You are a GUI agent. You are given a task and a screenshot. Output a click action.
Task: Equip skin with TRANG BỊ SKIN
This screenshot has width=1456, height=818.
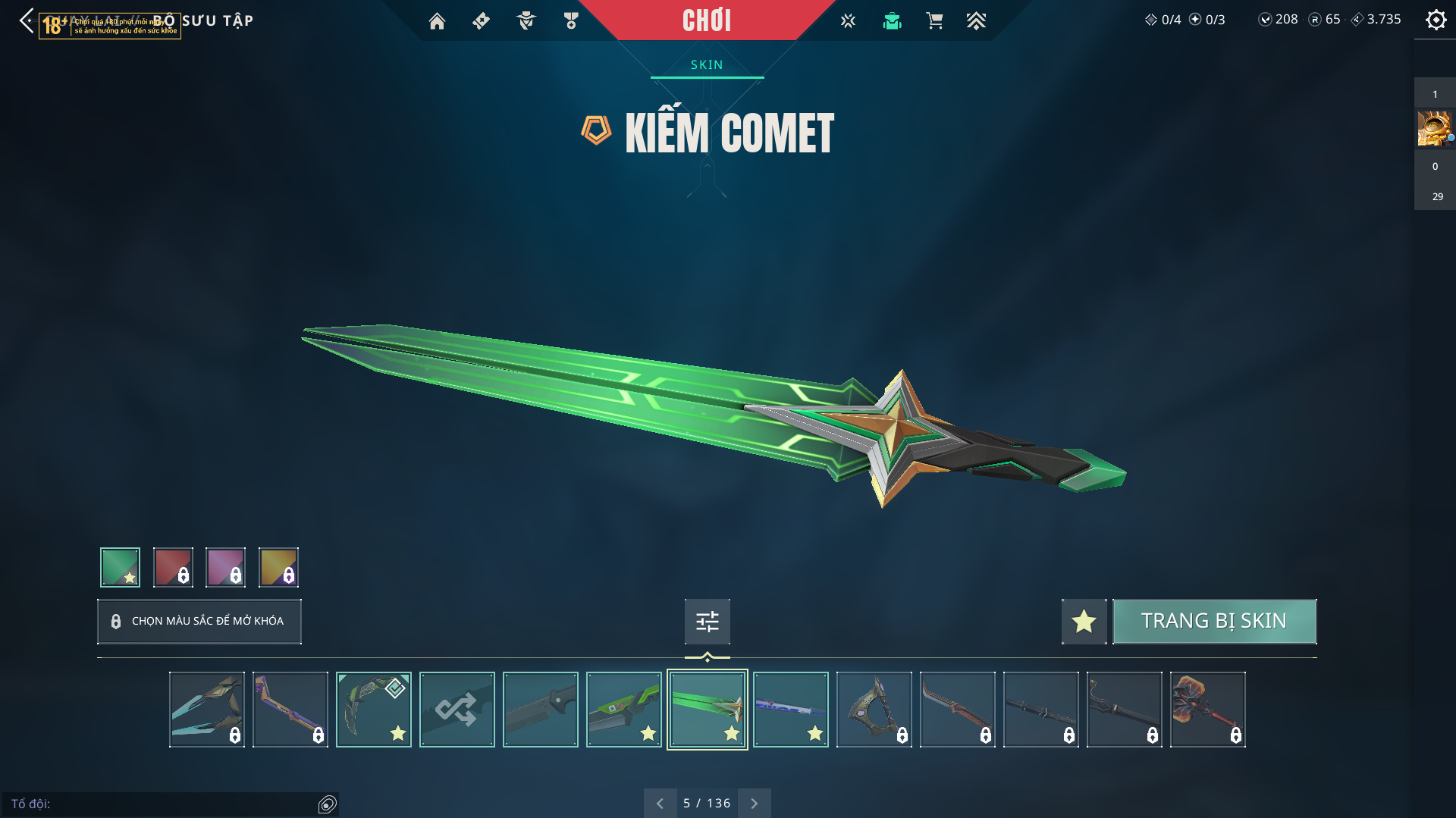tap(1214, 621)
